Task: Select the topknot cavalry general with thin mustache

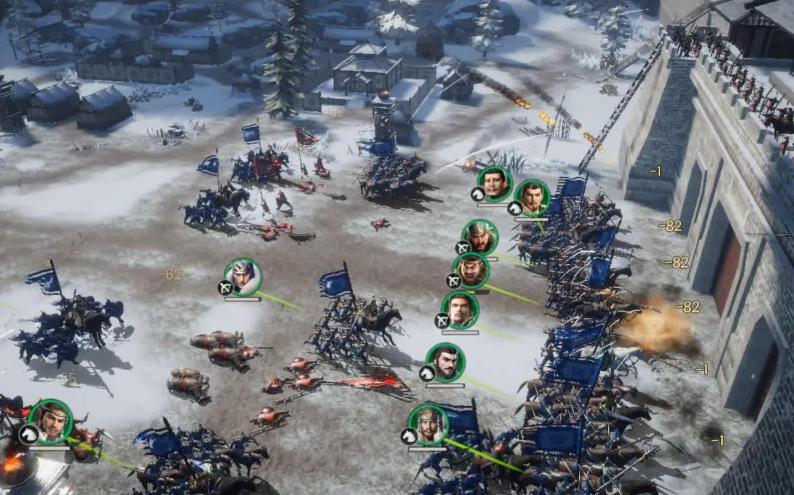Action: tap(533, 198)
